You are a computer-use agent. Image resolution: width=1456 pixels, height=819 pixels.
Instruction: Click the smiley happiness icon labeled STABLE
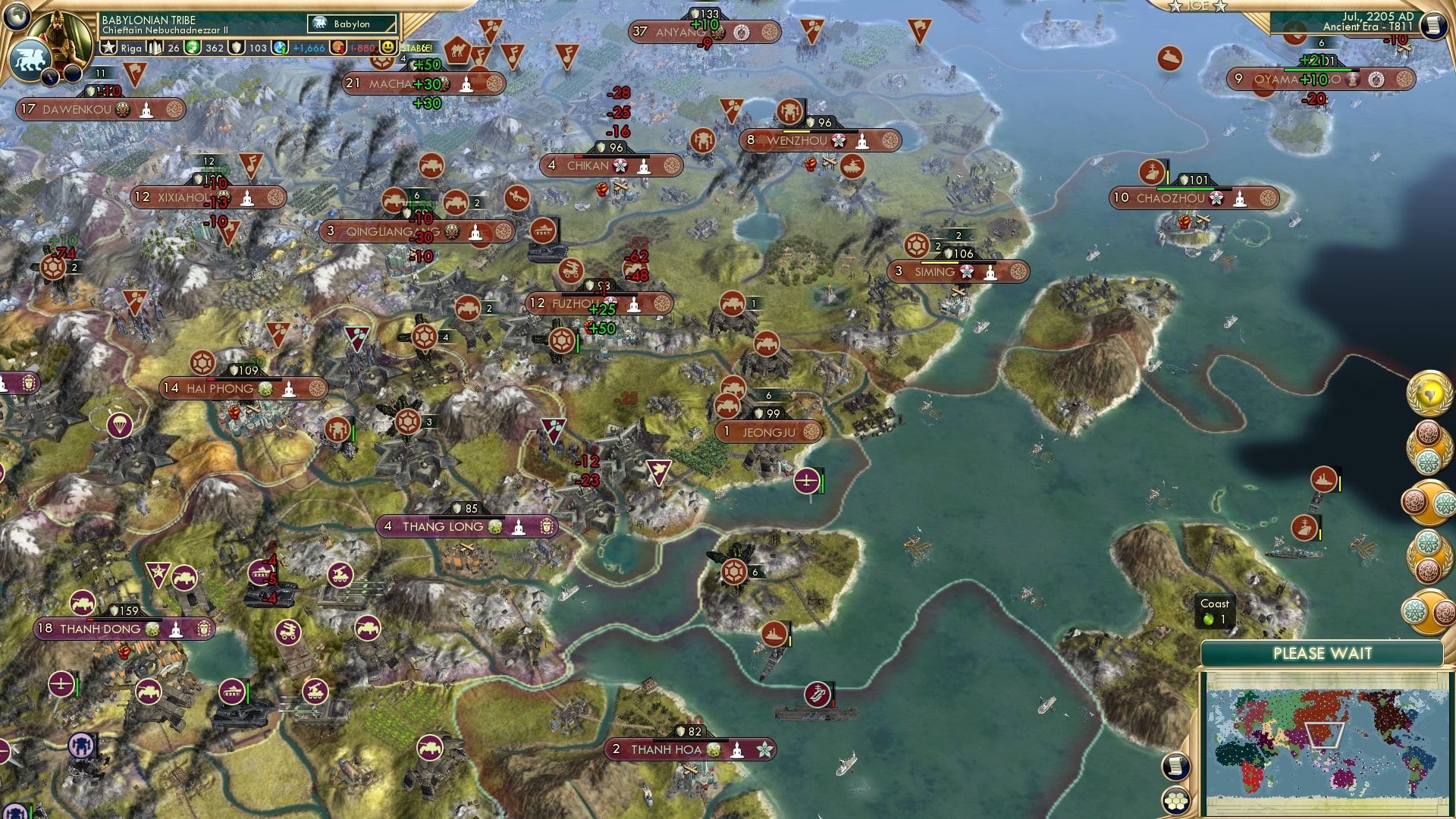pyautogui.click(x=388, y=48)
